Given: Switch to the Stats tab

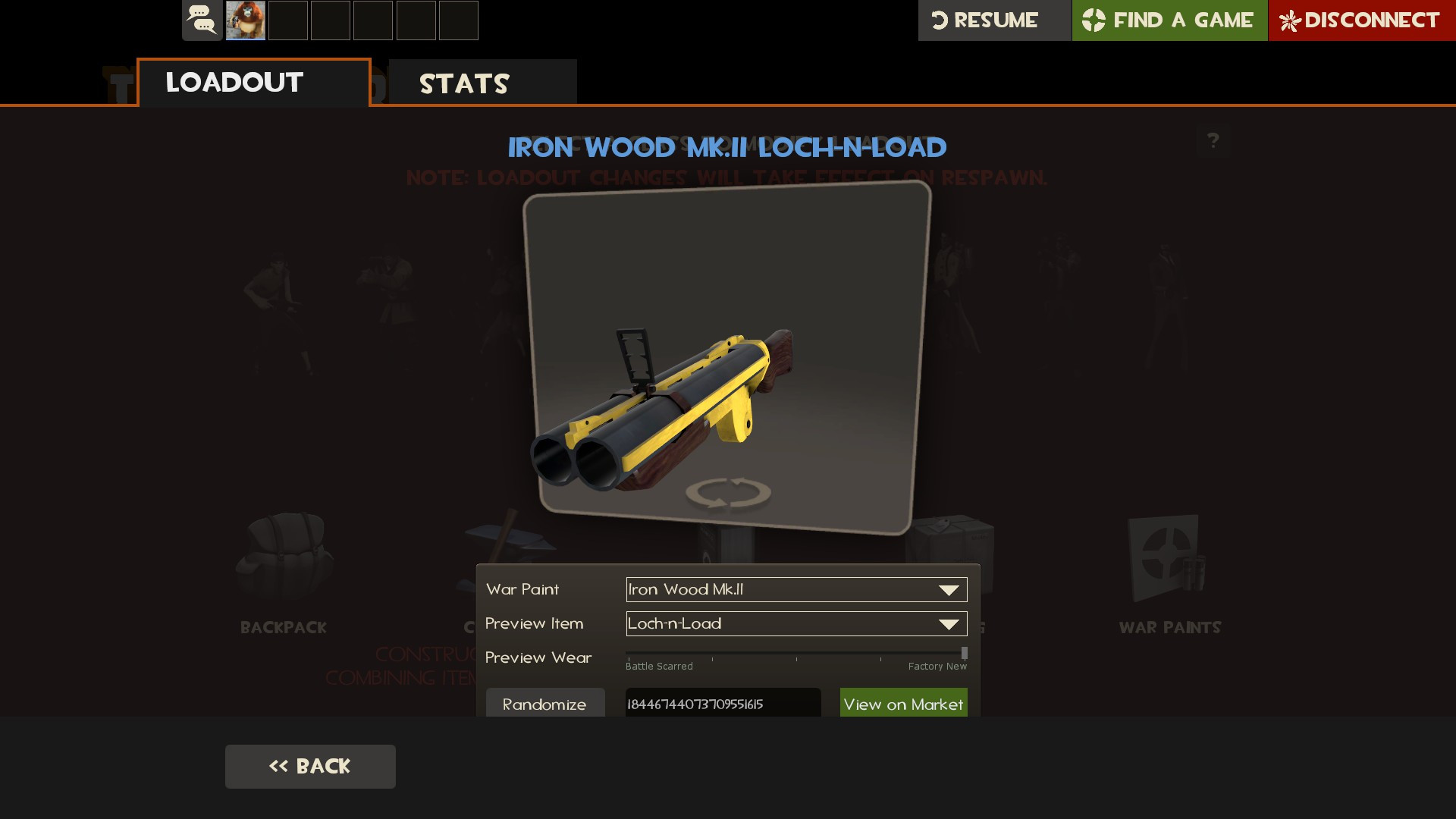Looking at the screenshot, I should (x=463, y=83).
